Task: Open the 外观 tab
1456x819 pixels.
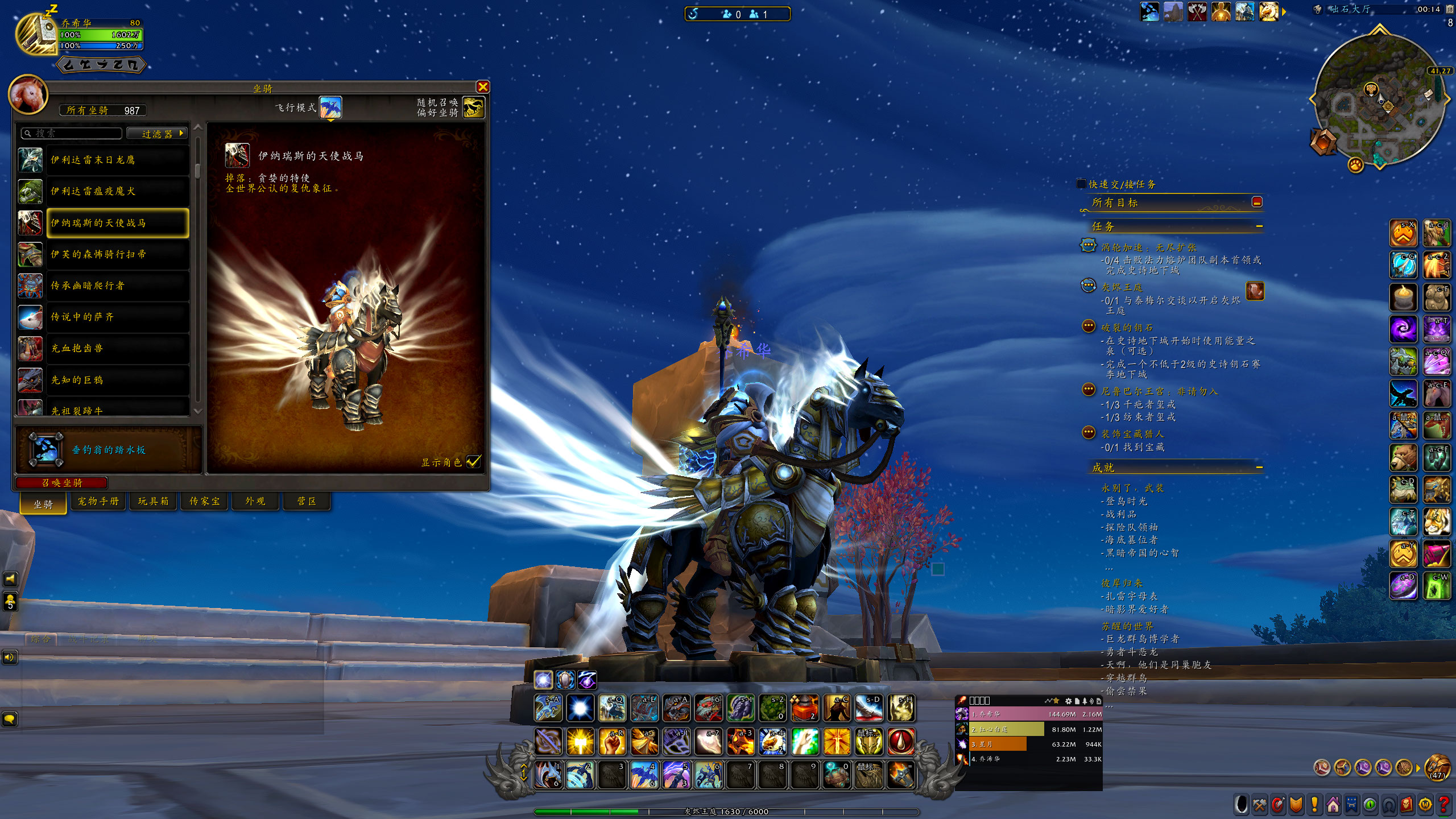Action: coord(255,501)
